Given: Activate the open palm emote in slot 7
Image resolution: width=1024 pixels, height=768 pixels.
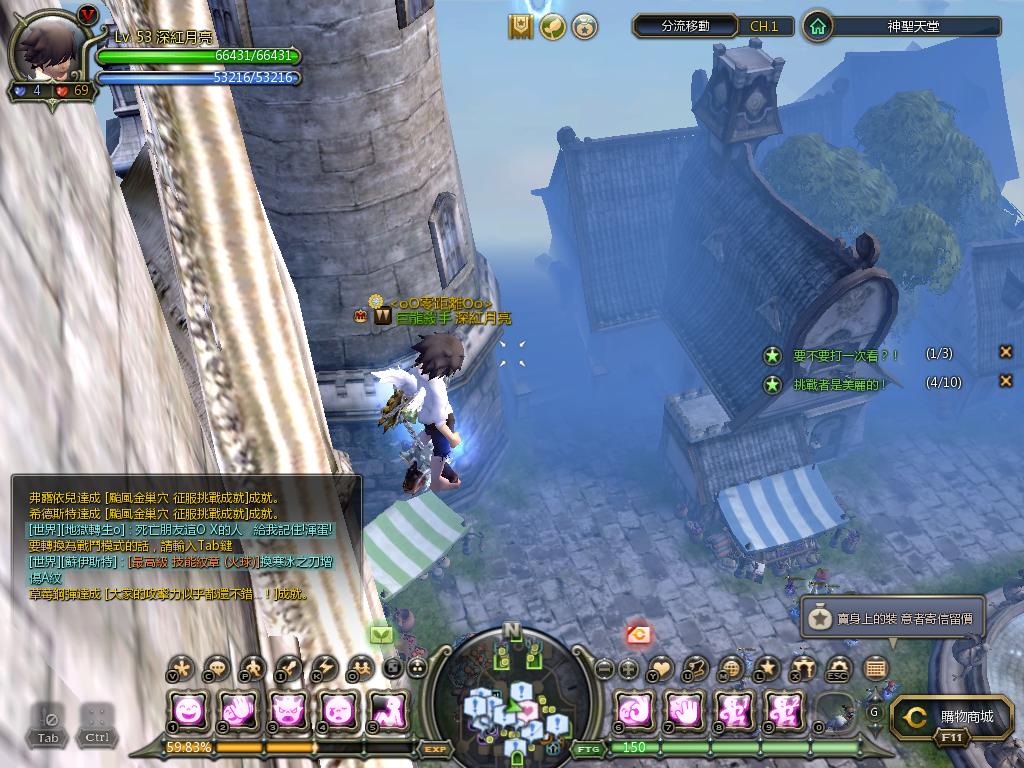Looking at the screenshot, I should pos(685,710).
